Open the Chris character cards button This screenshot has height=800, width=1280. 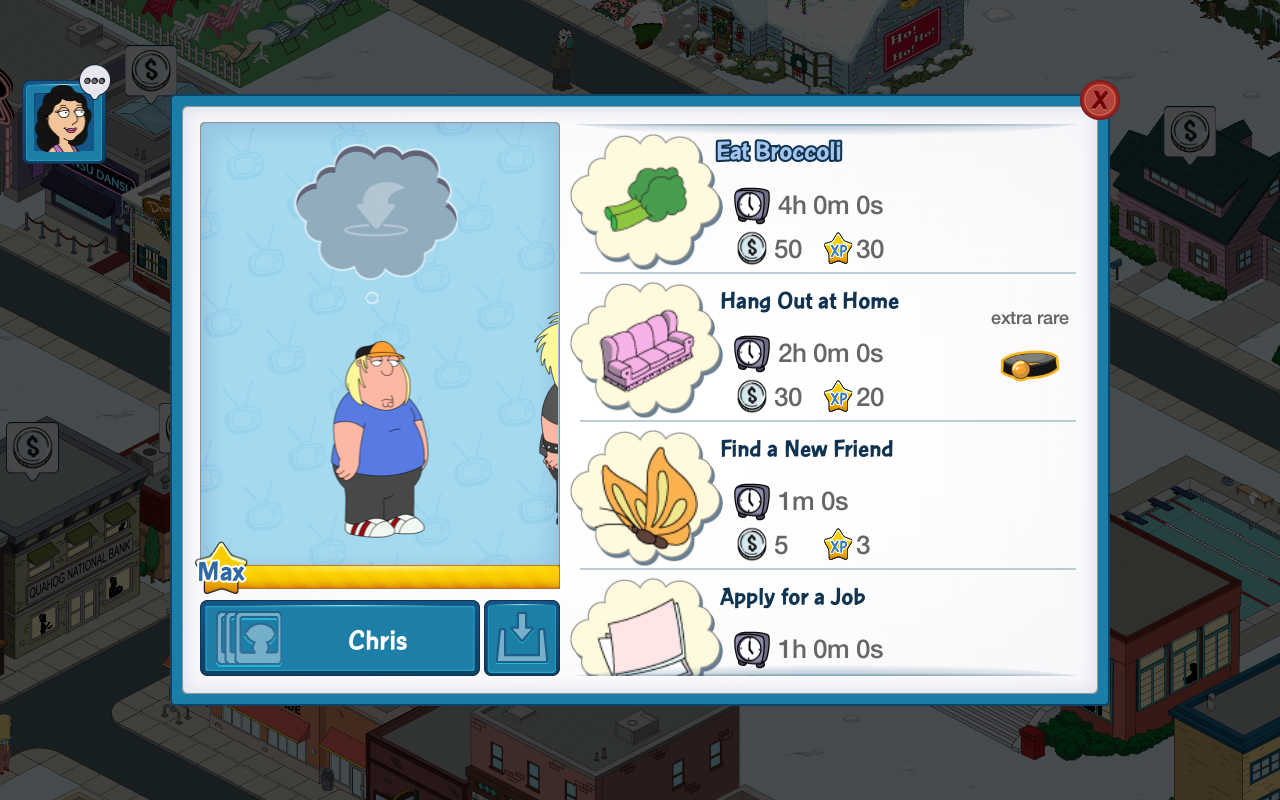[x=340, y=638]
